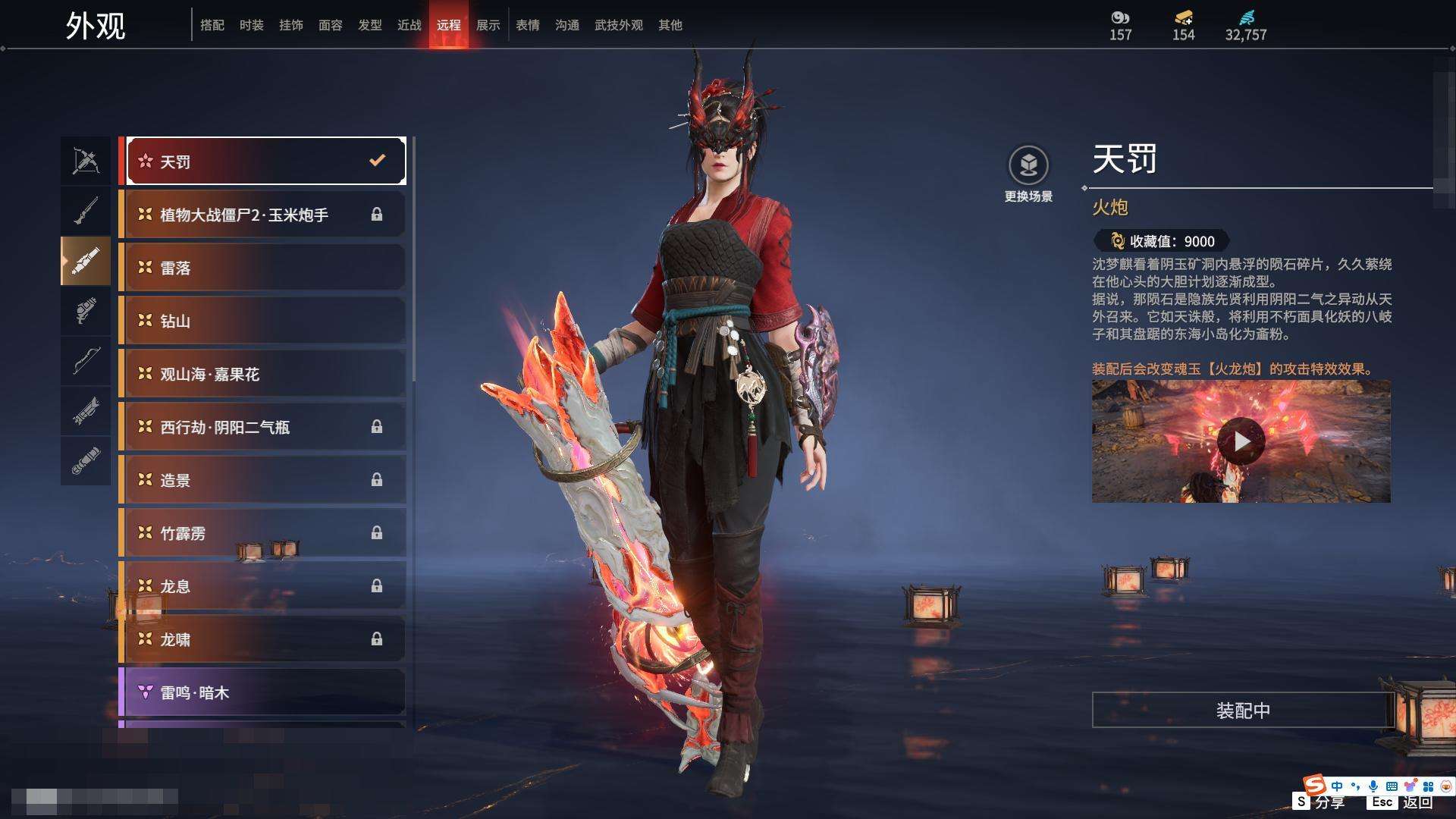Choose the 搭配 tab

point(212,25)
